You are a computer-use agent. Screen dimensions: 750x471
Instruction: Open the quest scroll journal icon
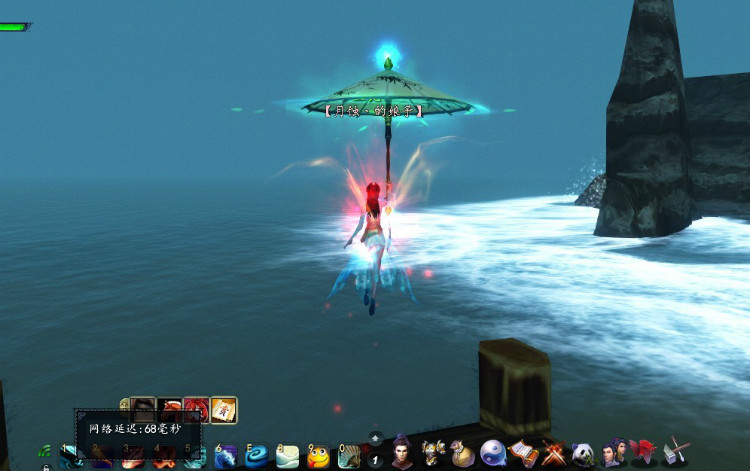(523, 454)
